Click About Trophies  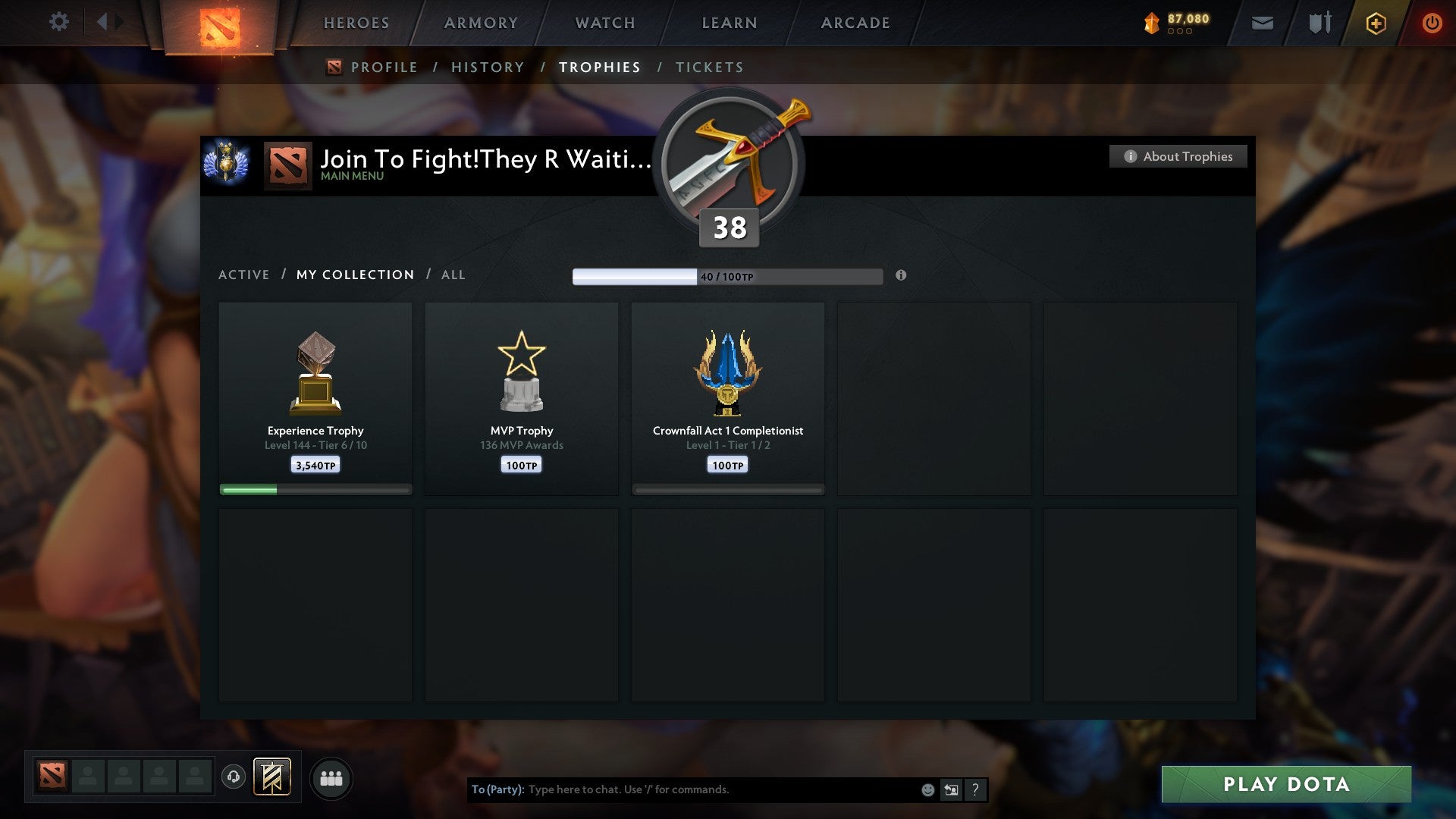click(x=1178, y=156)
